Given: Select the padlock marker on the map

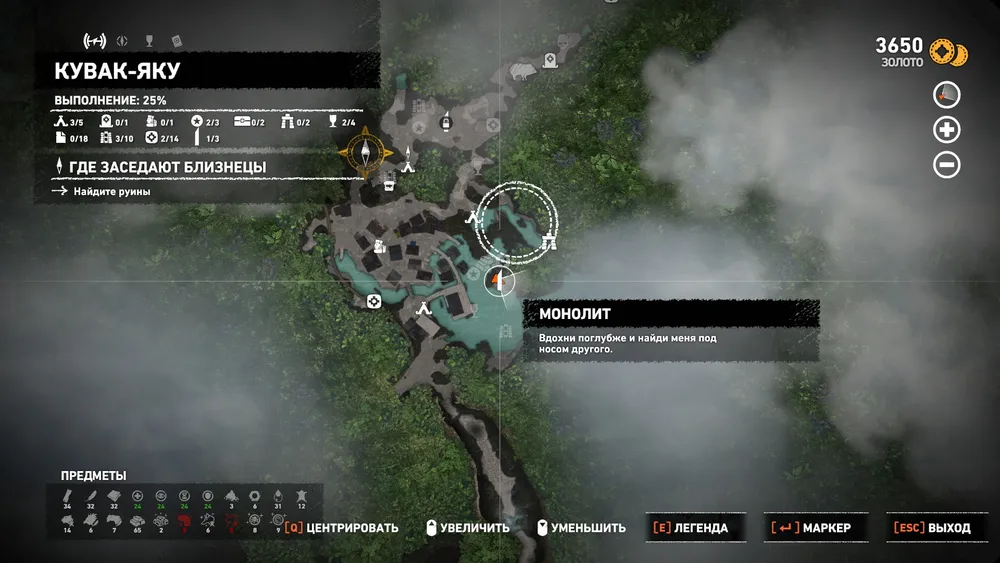Looking at the screenshot, I should point(446,123).
